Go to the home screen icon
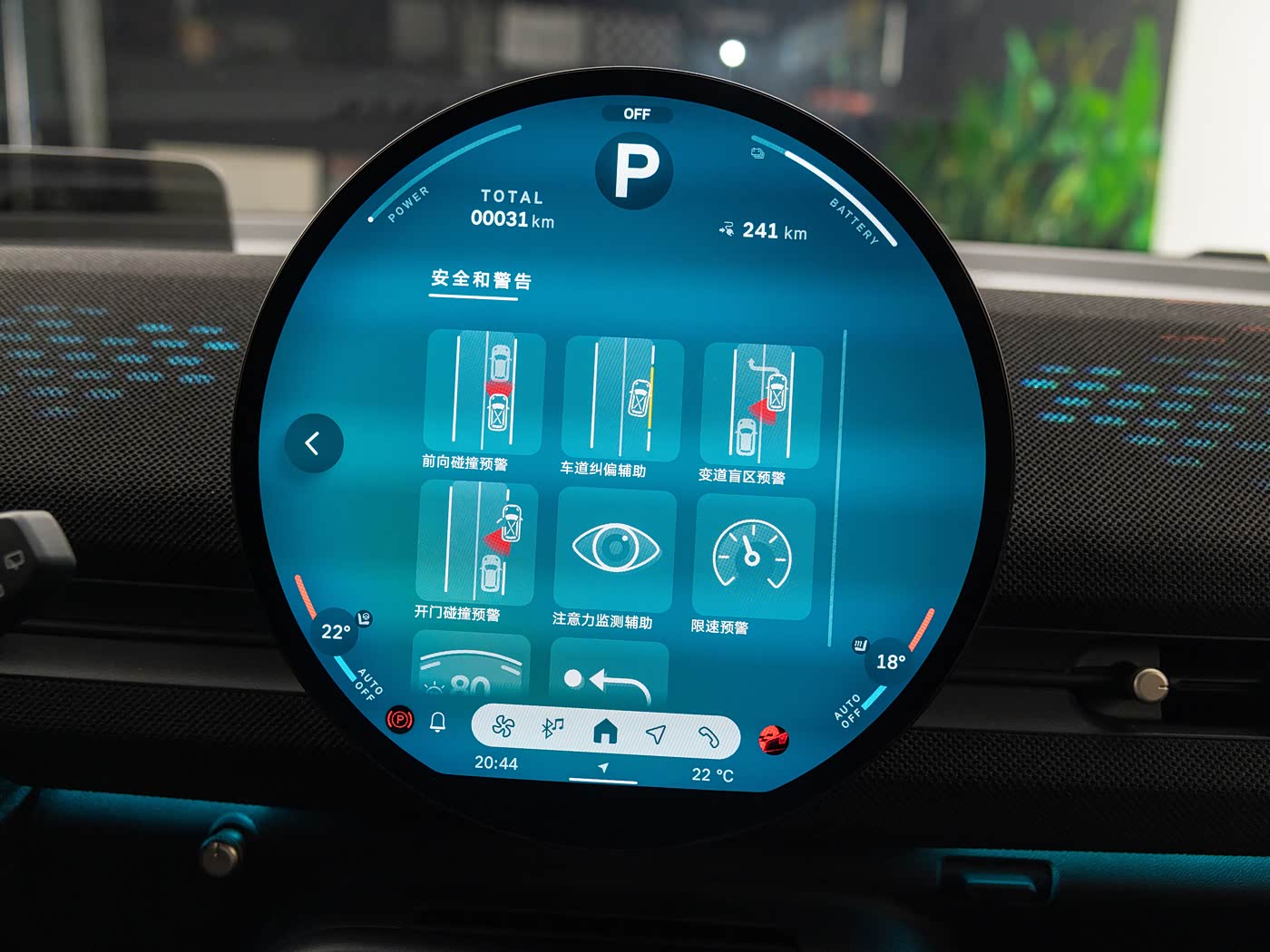Viewport: 1270px width, 952px height. [604, 731]
